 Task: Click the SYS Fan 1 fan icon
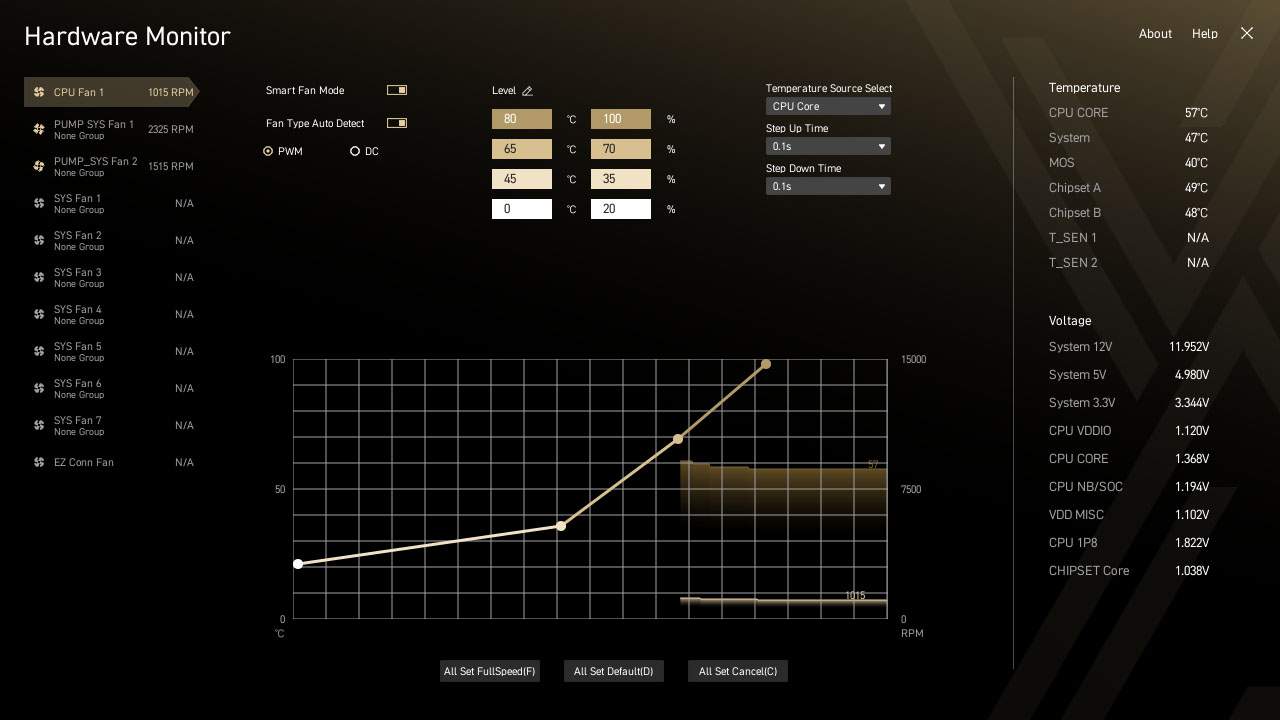39,203
